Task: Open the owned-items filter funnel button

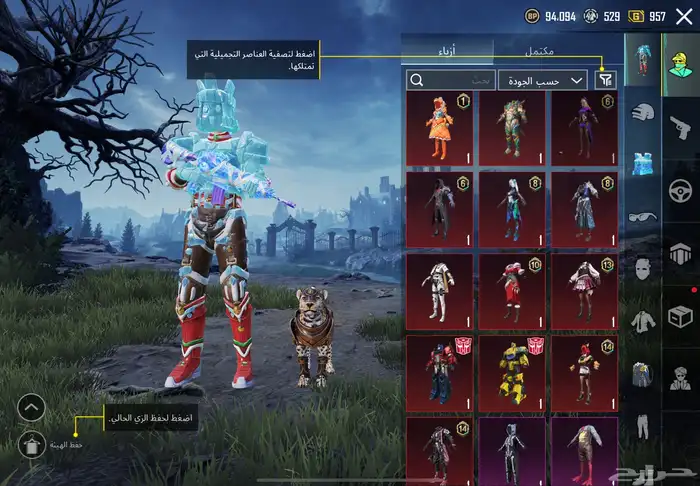Action: click(605, 80)
